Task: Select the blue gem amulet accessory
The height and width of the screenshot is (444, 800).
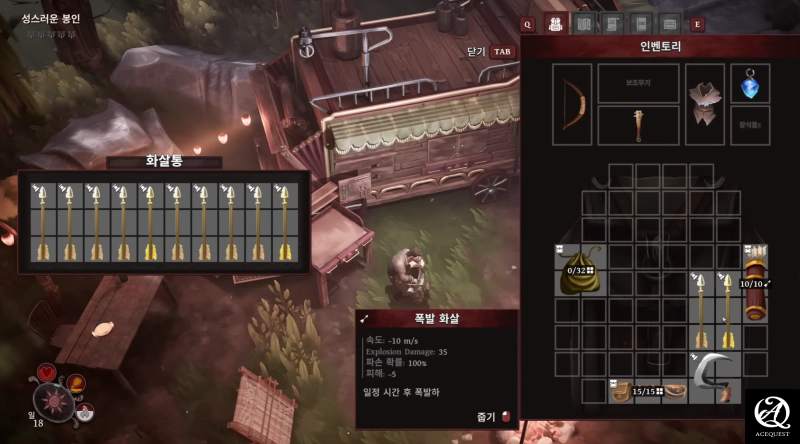Action: [750, 85]
